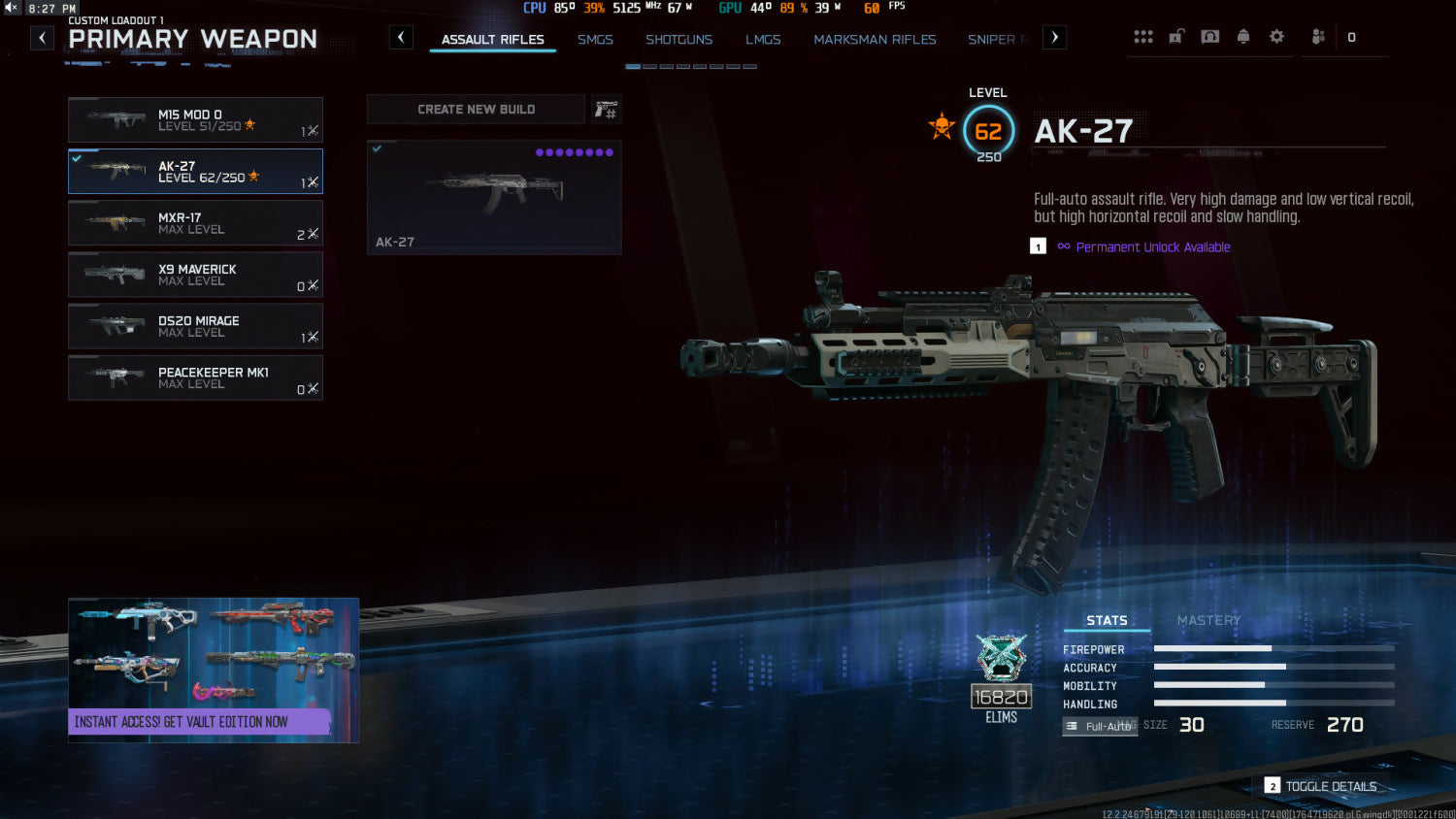
Task: Choose the MXR-17 weapon row
Action: [x=195, y=223]
